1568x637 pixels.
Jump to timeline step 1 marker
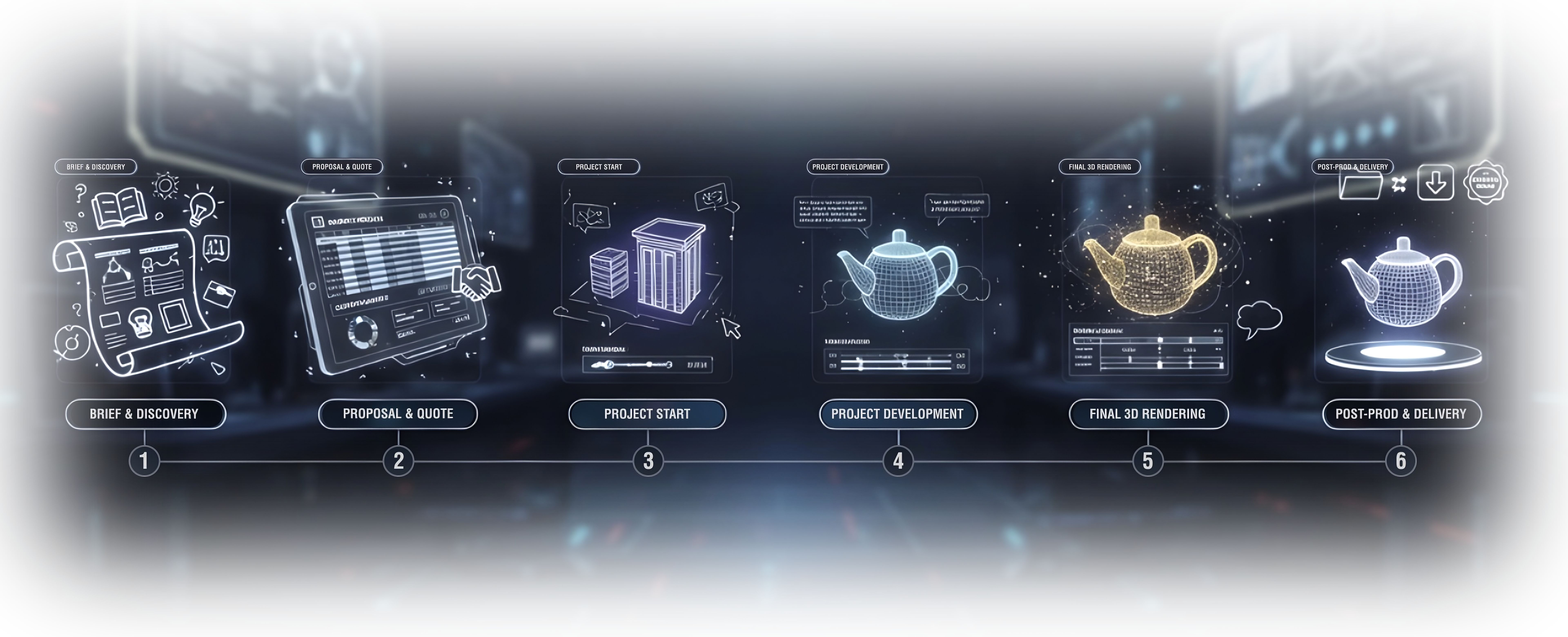tap(144, 461)
